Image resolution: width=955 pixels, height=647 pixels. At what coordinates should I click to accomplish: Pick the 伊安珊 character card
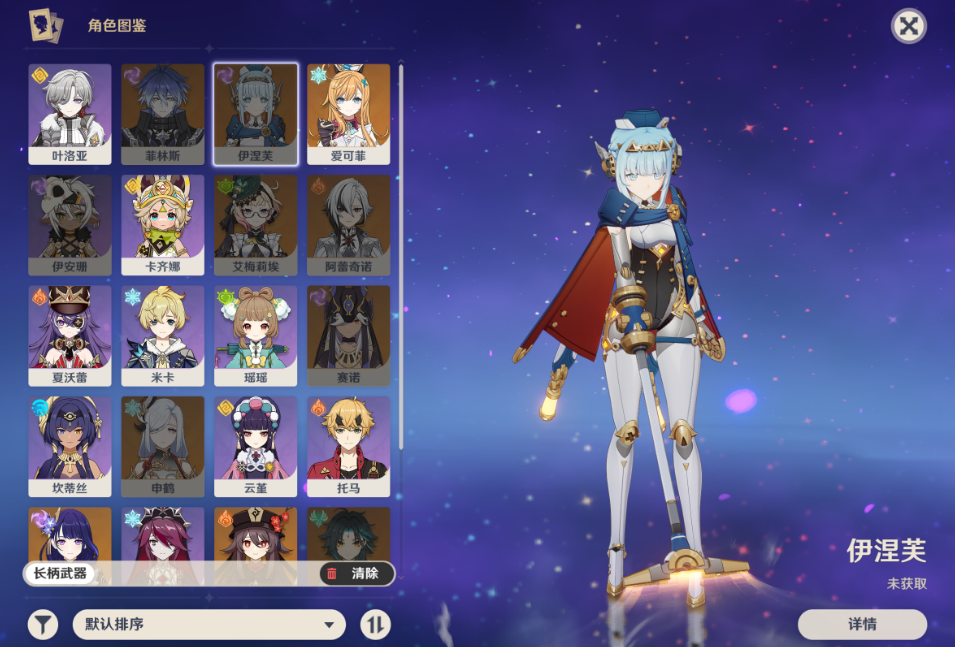[70, 224]
